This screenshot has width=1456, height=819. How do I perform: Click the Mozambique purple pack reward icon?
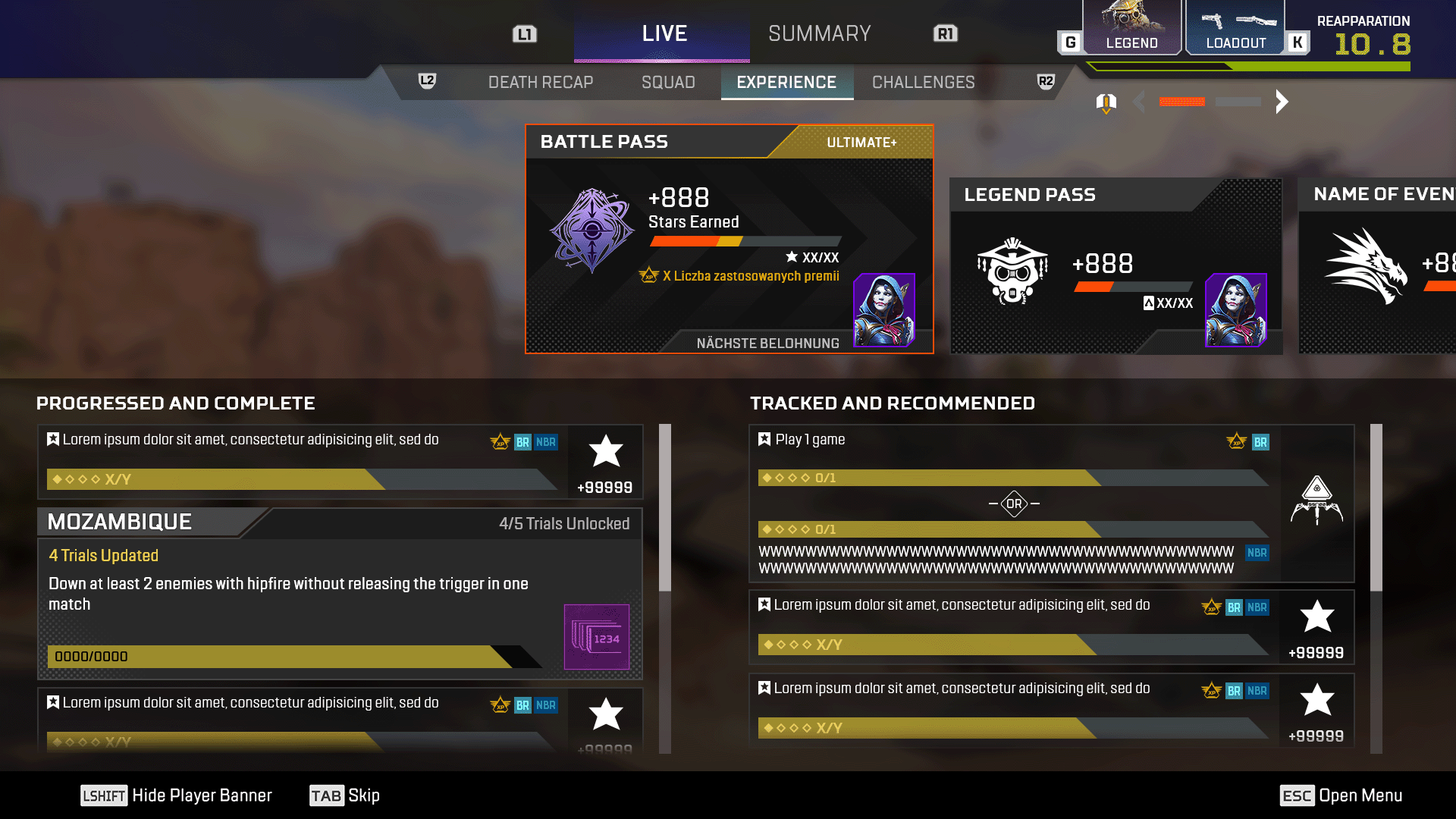[597, 637]
